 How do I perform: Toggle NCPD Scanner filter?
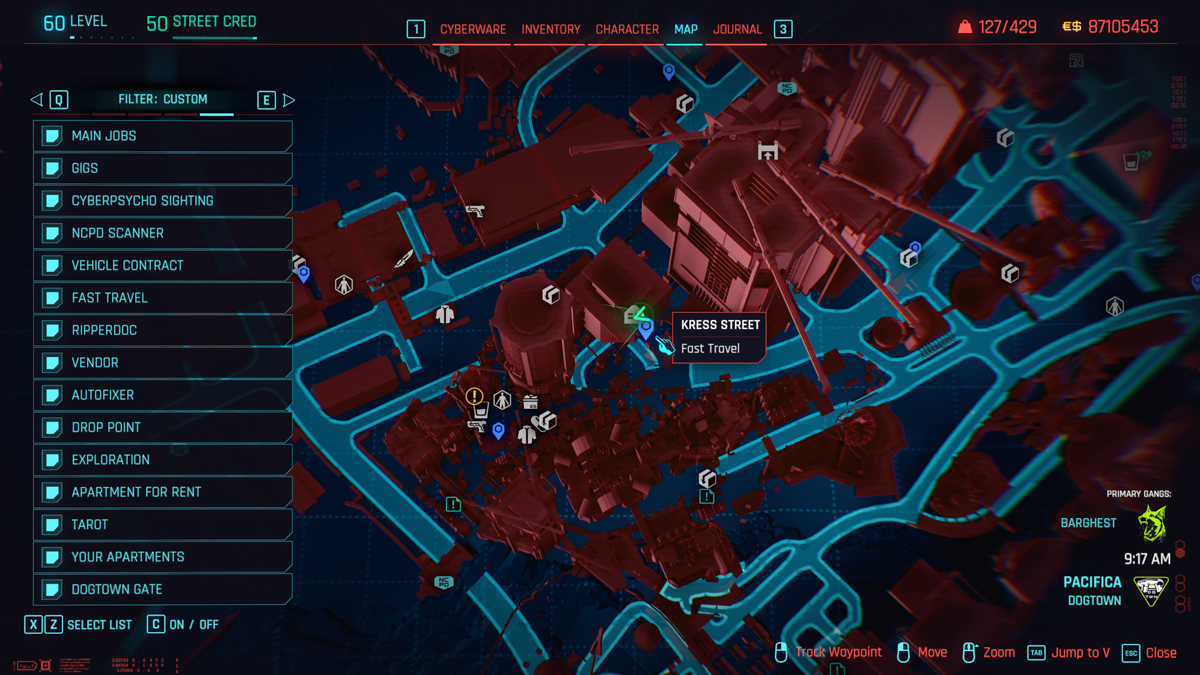(163, 233)
